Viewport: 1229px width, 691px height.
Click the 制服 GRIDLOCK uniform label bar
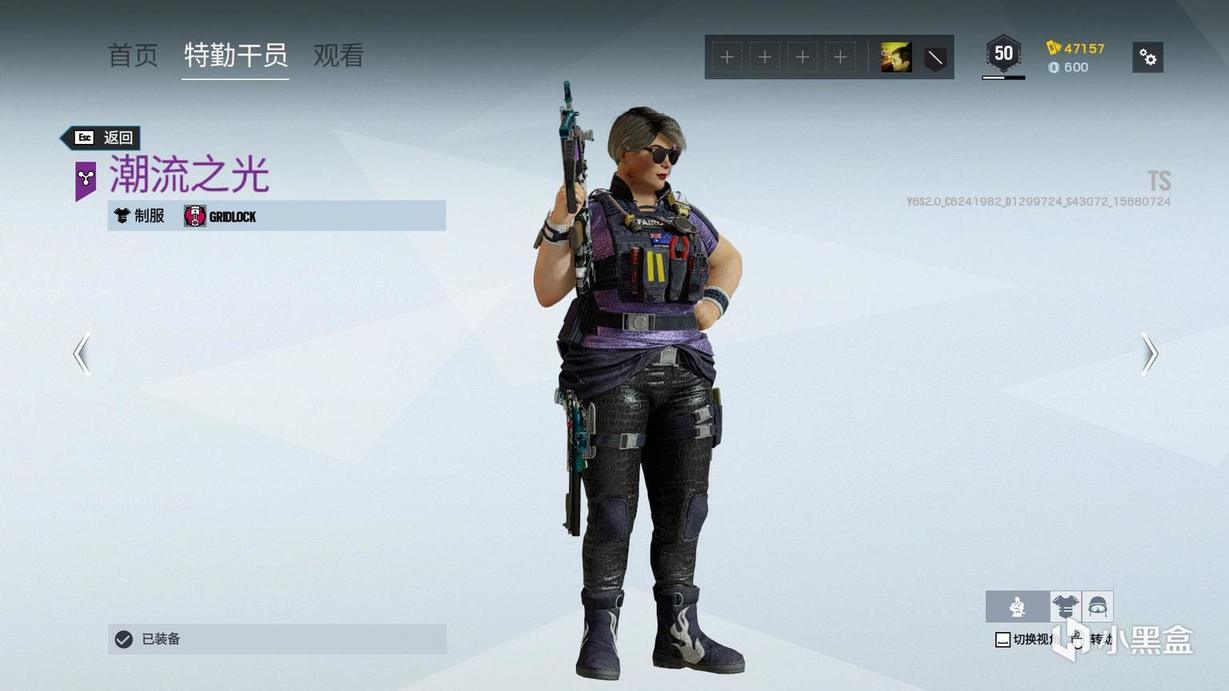(277, 215)
